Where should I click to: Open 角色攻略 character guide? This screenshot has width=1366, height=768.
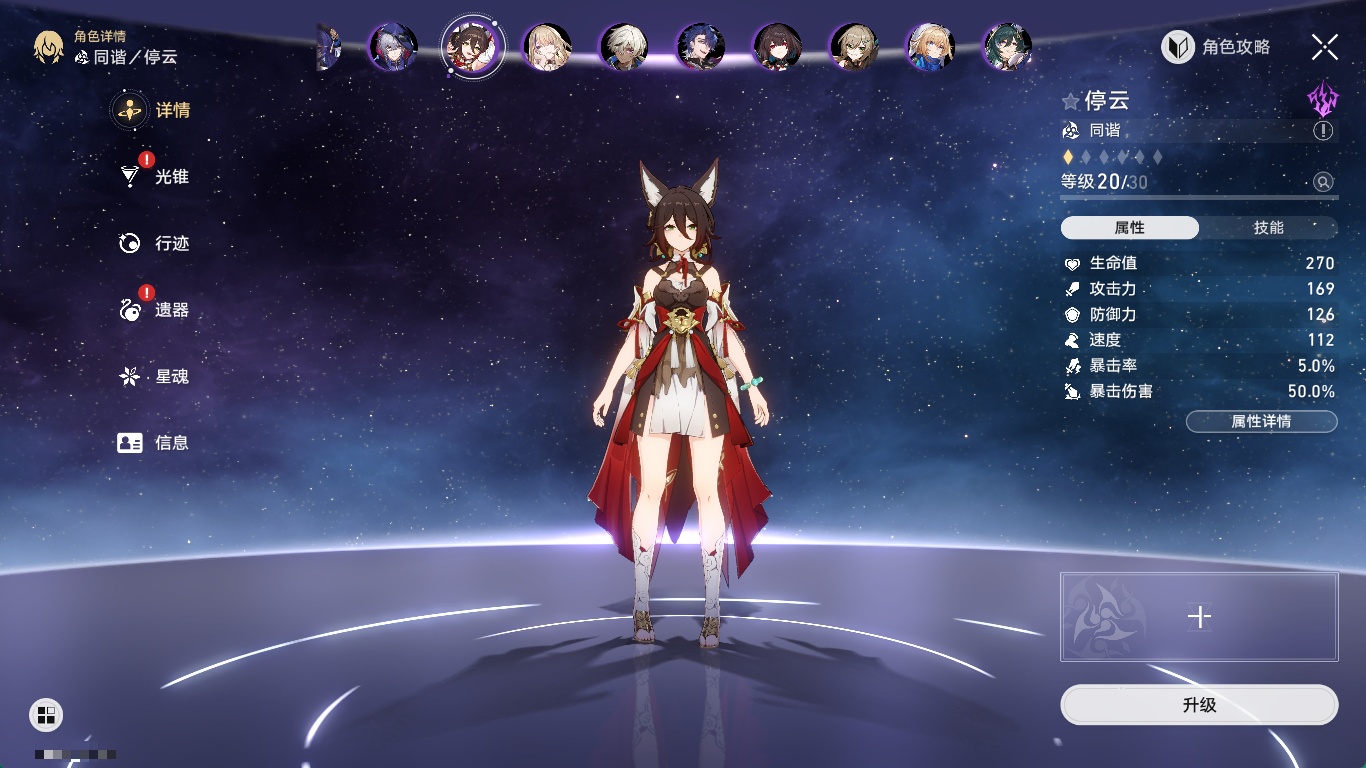[1216, 47]
